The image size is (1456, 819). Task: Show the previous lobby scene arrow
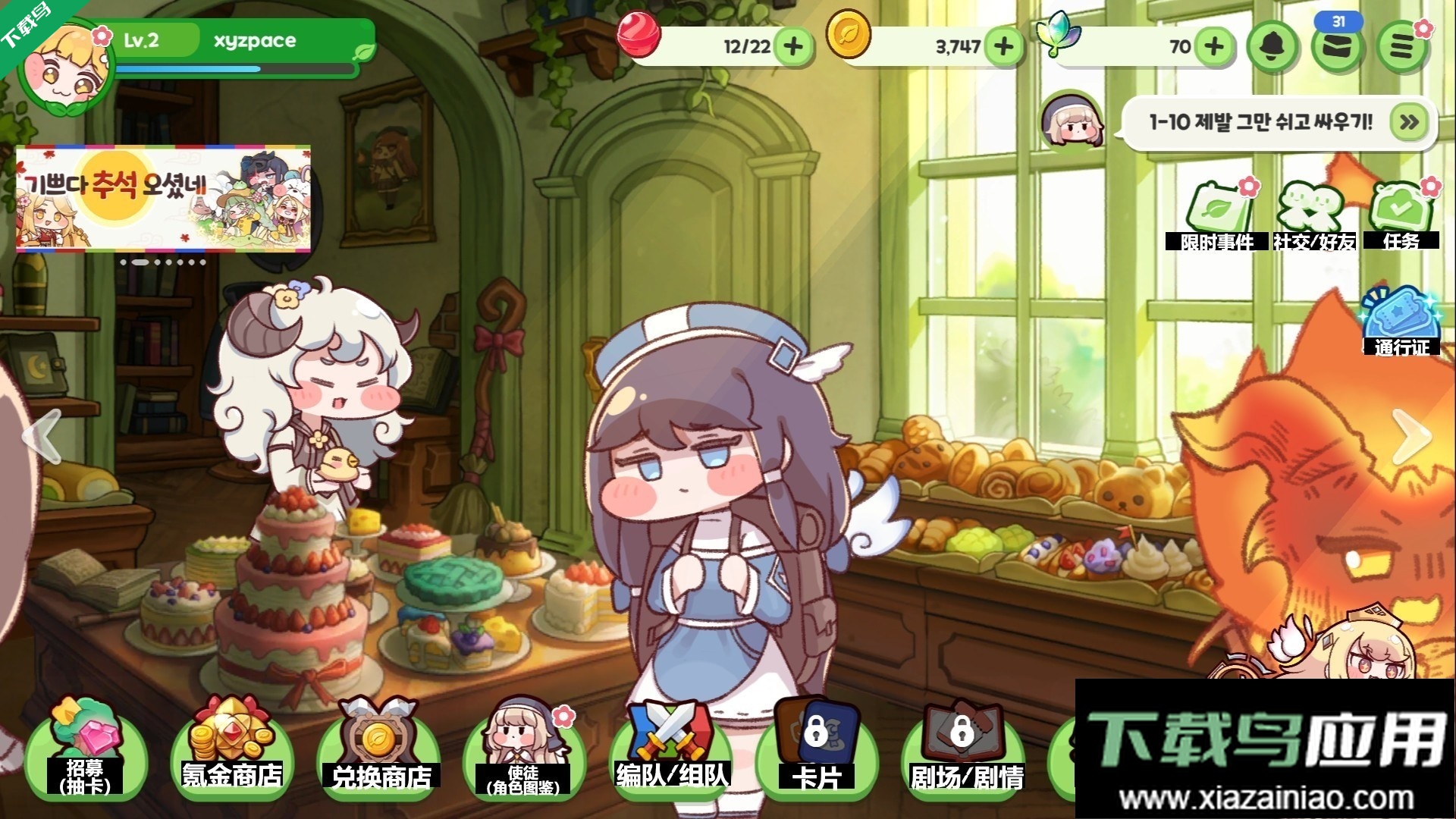click(x=42, y=435)
